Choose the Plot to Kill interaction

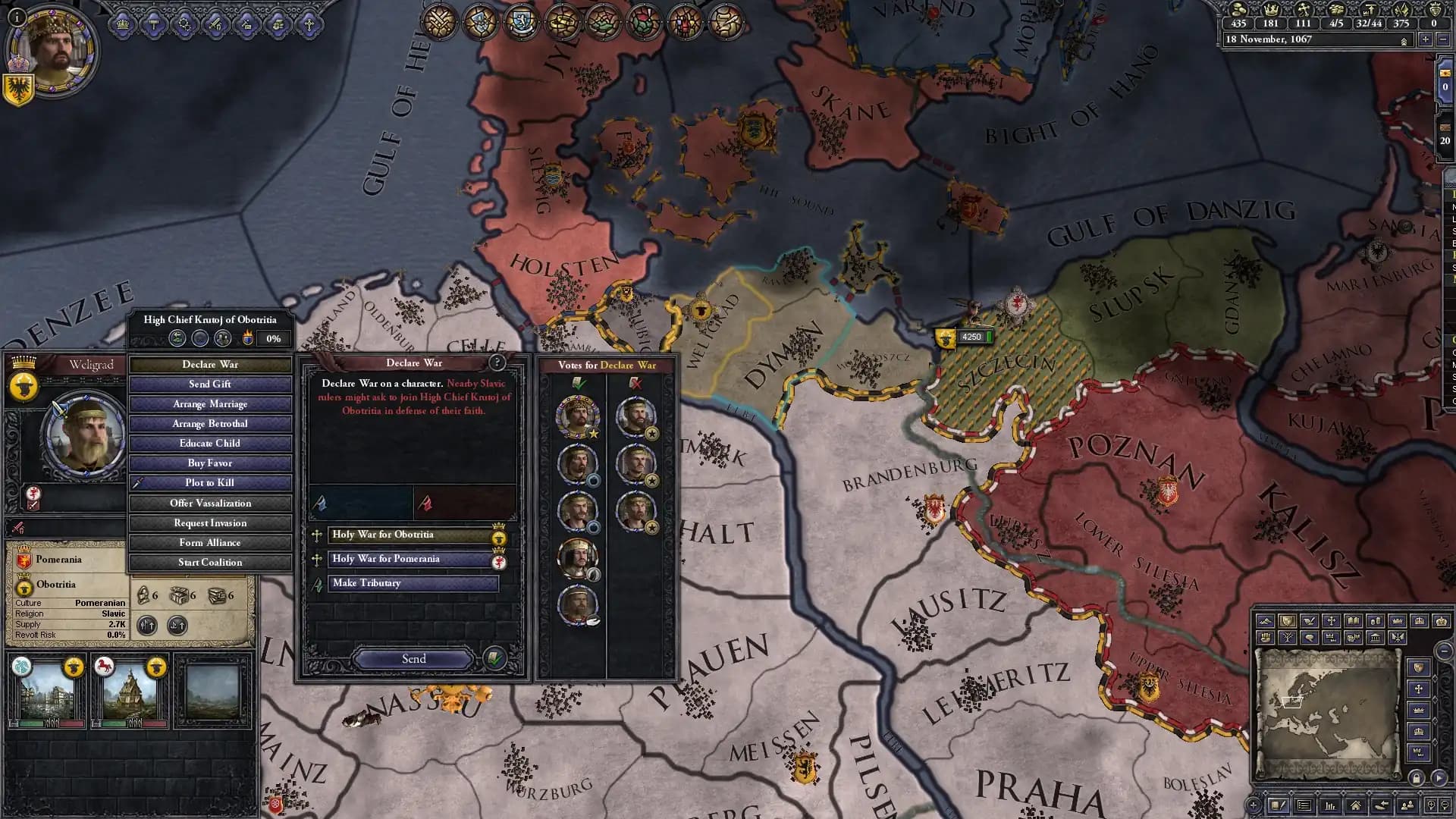coord(210,482)
